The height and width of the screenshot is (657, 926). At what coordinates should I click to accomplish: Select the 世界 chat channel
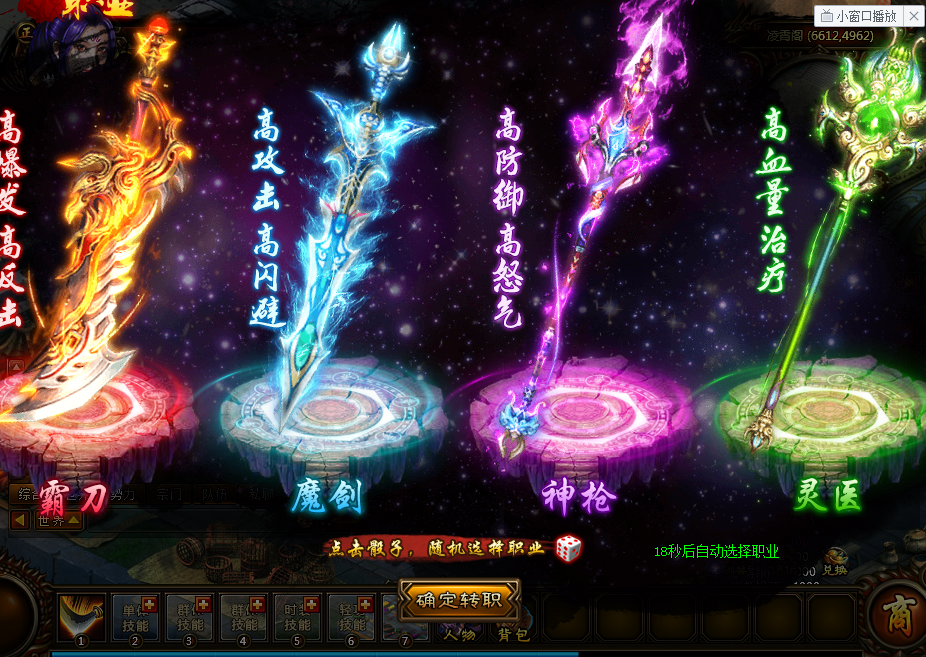tap(50, 520)
